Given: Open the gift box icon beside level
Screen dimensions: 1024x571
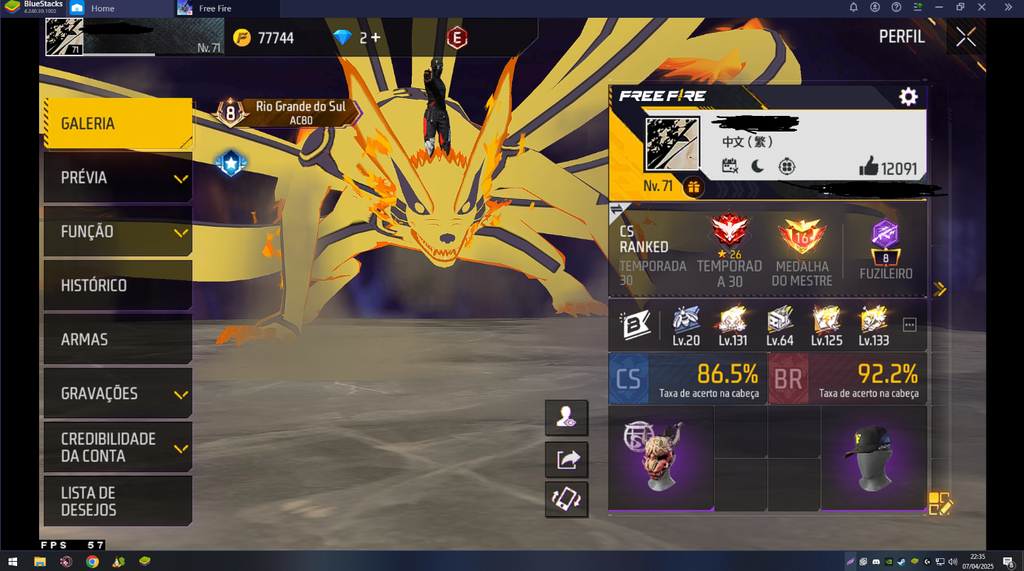Looking at the screenshot, I should click(x=694, y=186).
